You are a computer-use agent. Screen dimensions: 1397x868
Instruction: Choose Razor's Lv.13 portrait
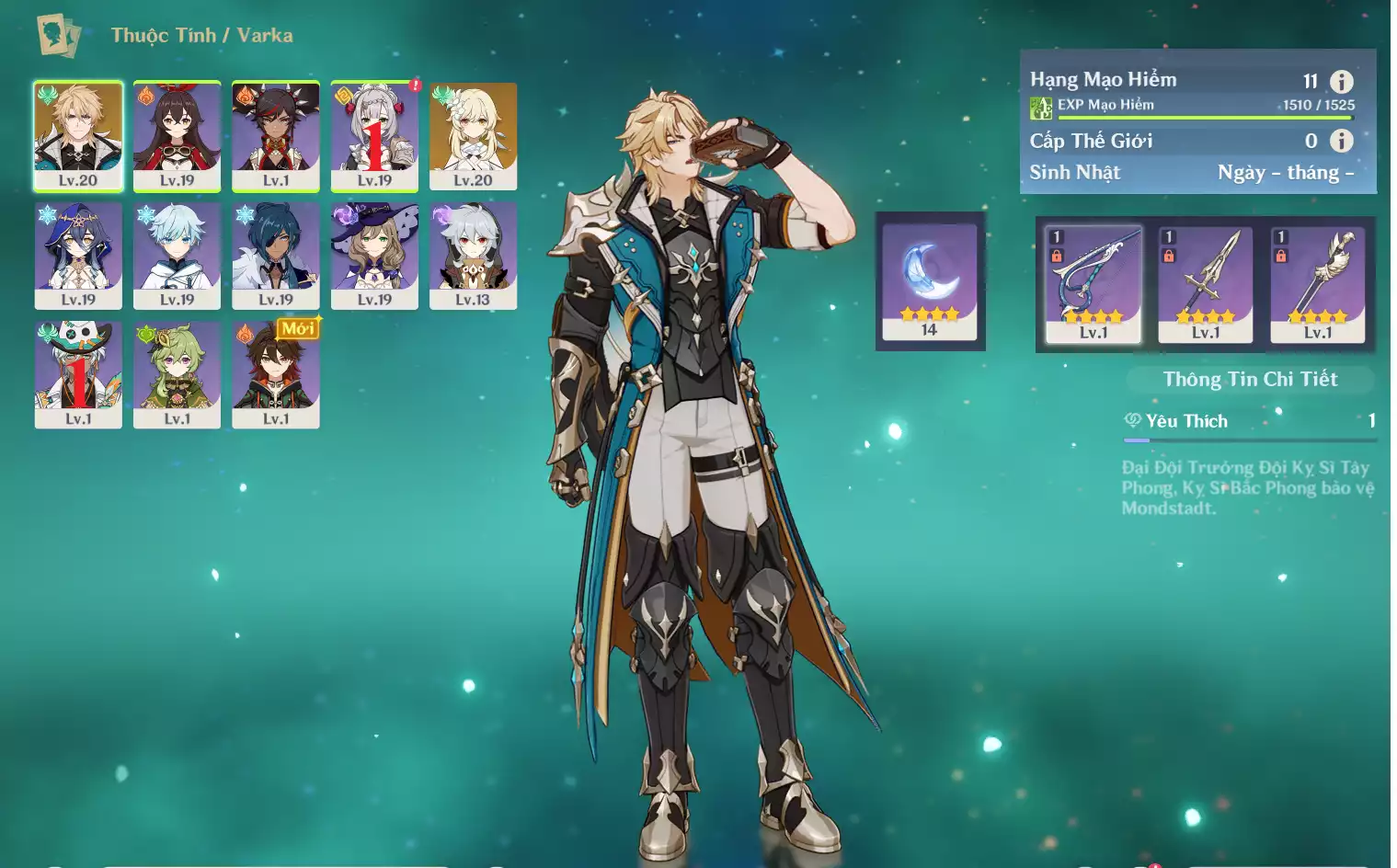click(473, 255)
